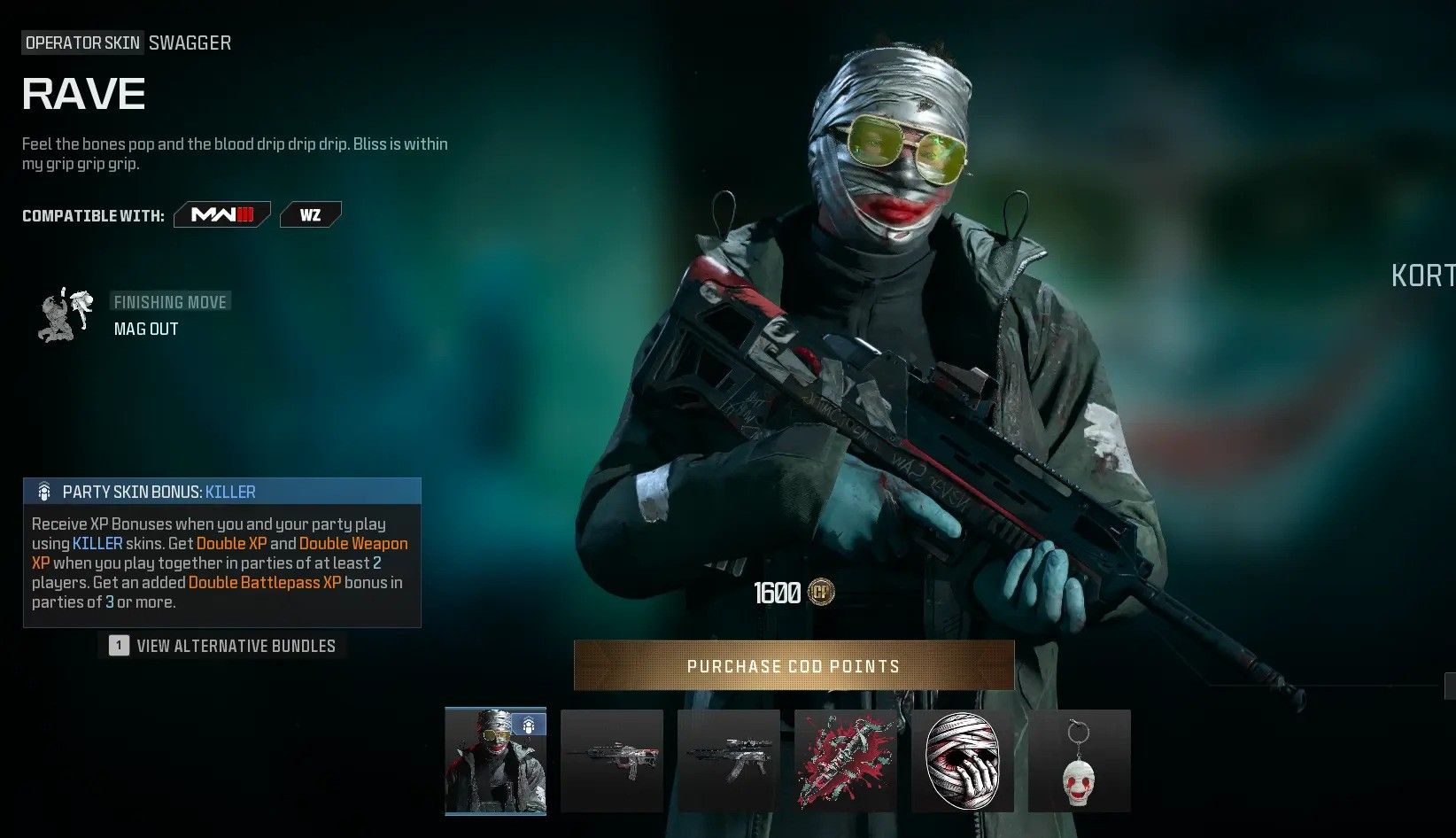Click the RAVE skin title
1456x838 pixels.
(83, 92)
